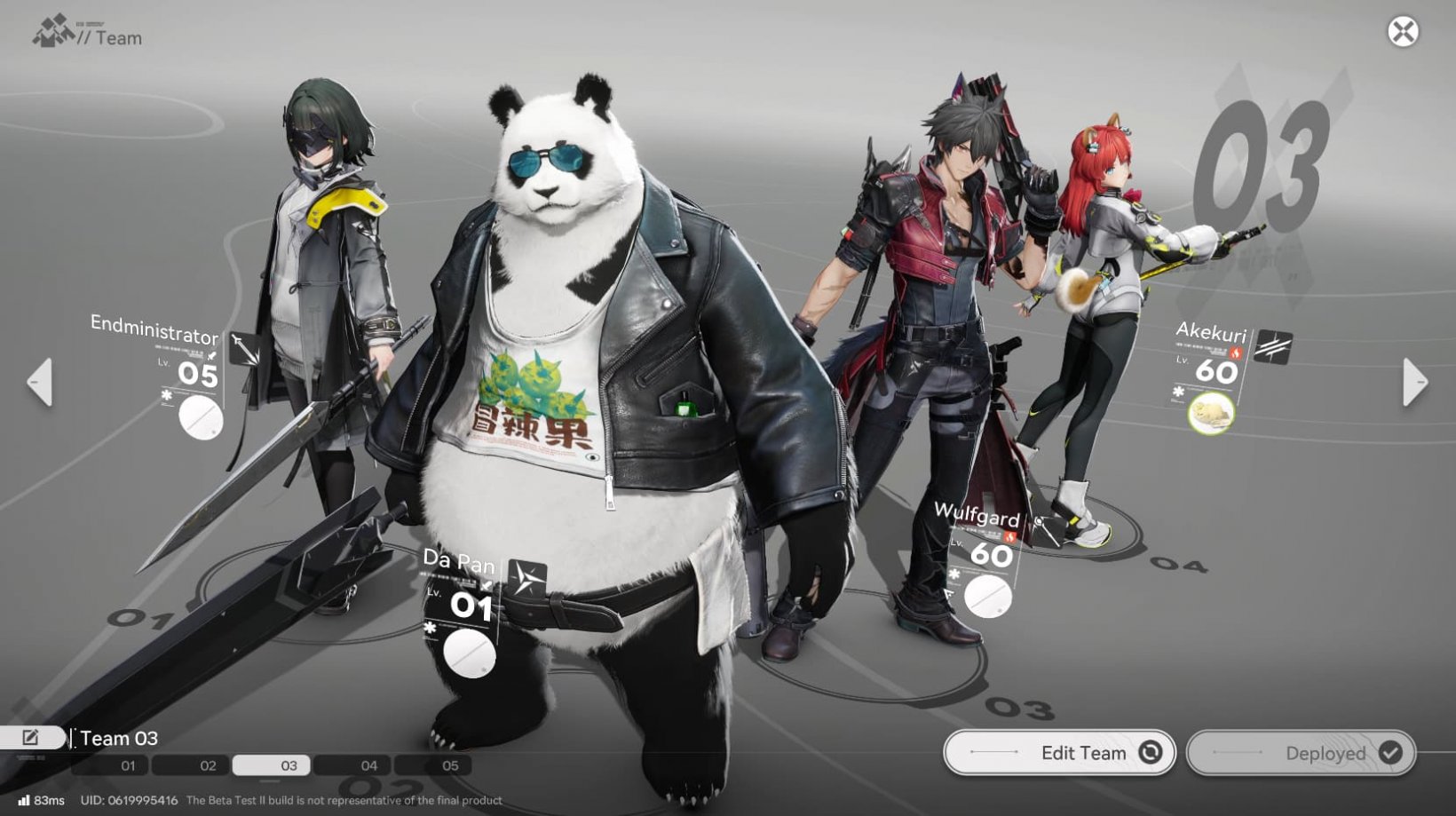This screenshot has width=1456, height=816.
Task: Open the team name edit pencil icon
Action: [32, 735]
